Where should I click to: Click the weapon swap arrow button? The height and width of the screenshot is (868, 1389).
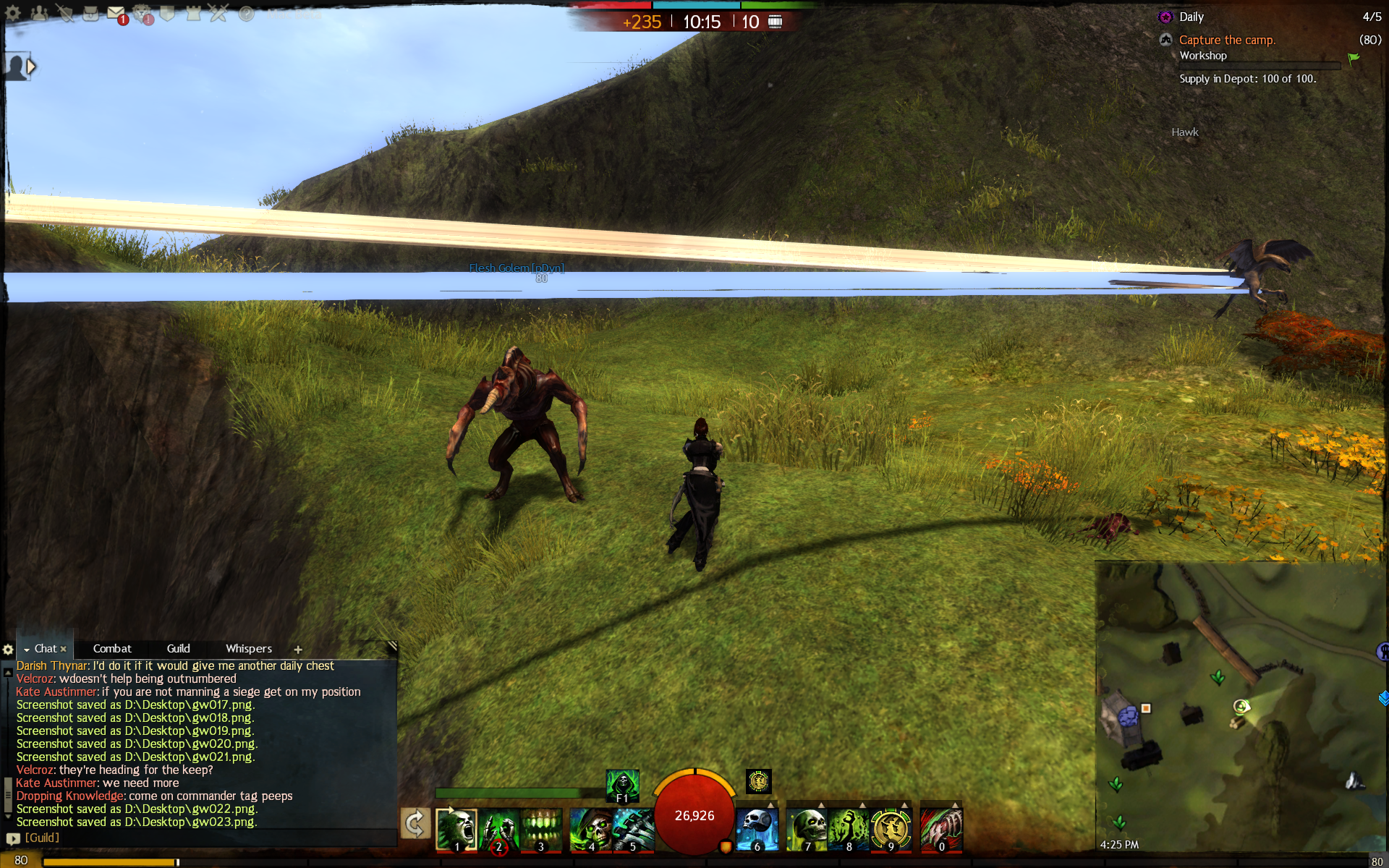pos(415,824)
